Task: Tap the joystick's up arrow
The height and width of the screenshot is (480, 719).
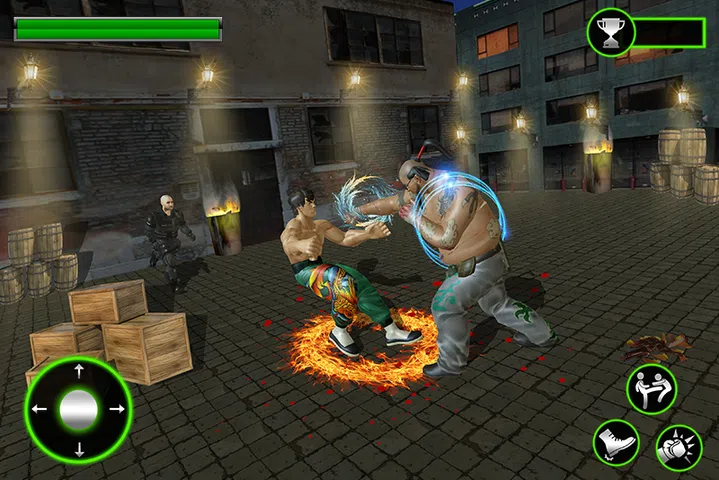Action: coord(78,372)
